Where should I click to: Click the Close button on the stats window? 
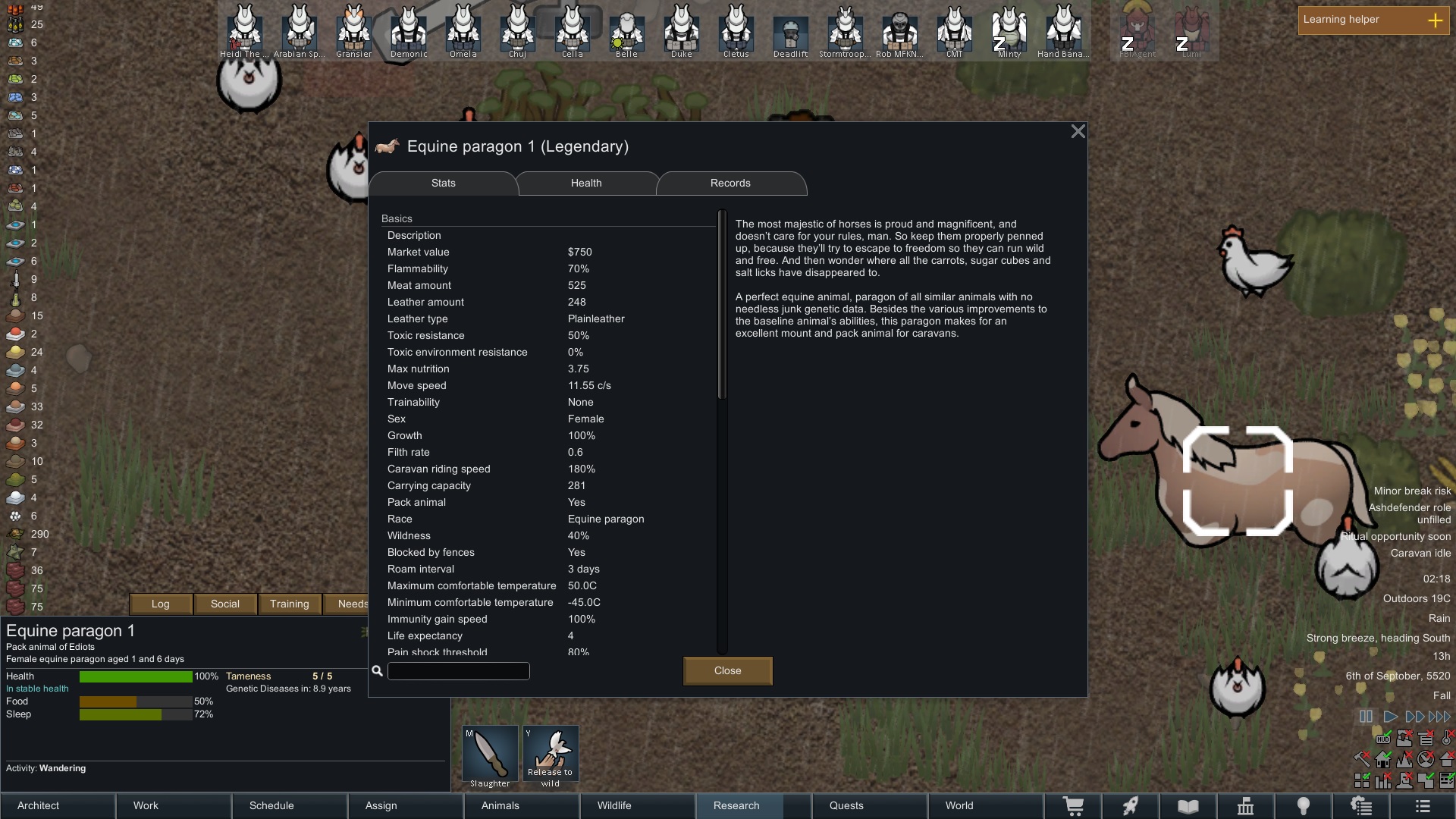coord(726,670)
